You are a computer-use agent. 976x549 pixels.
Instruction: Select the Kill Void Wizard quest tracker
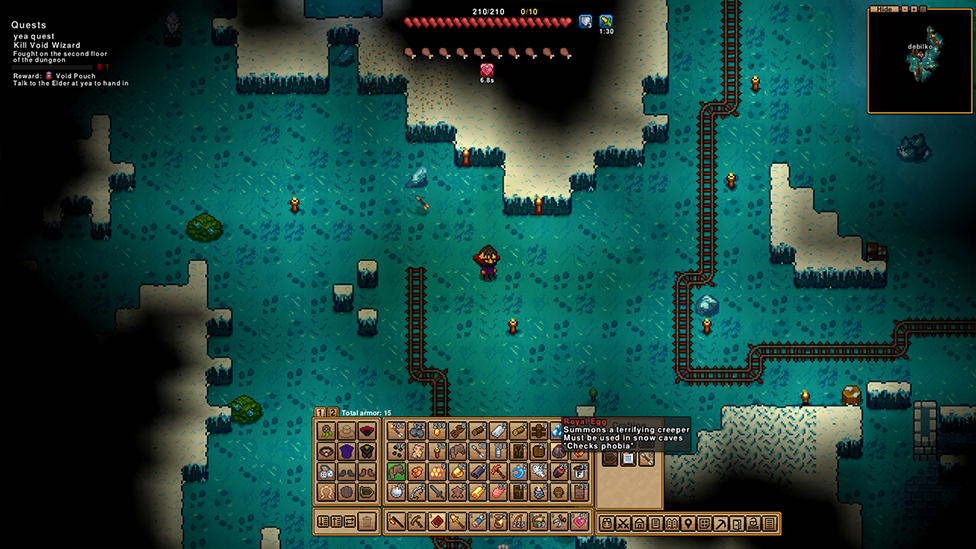(x=47, y=47)
